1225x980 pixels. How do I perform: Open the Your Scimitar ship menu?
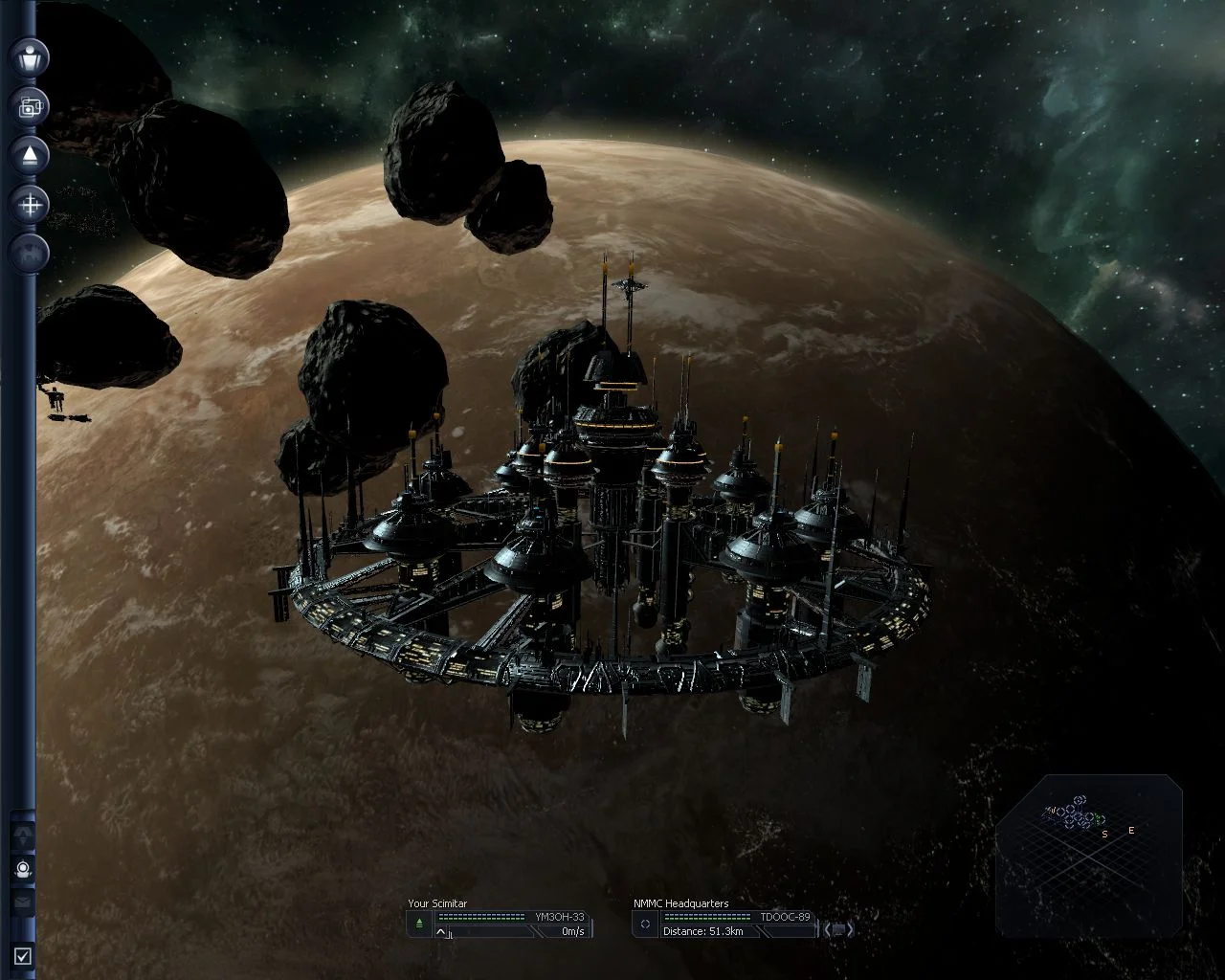437,903
